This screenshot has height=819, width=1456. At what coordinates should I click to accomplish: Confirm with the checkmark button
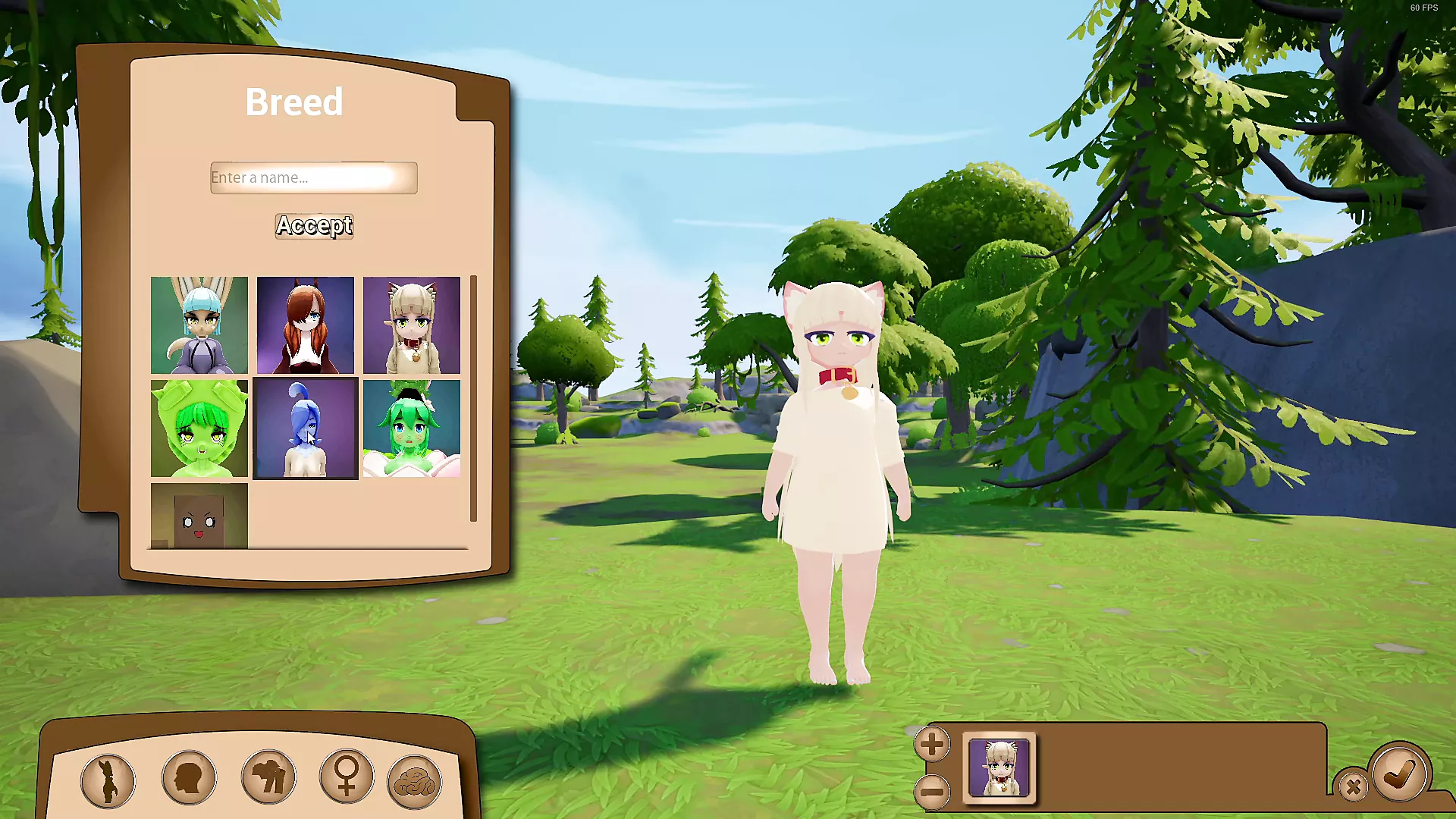(x=1400, y=774)
